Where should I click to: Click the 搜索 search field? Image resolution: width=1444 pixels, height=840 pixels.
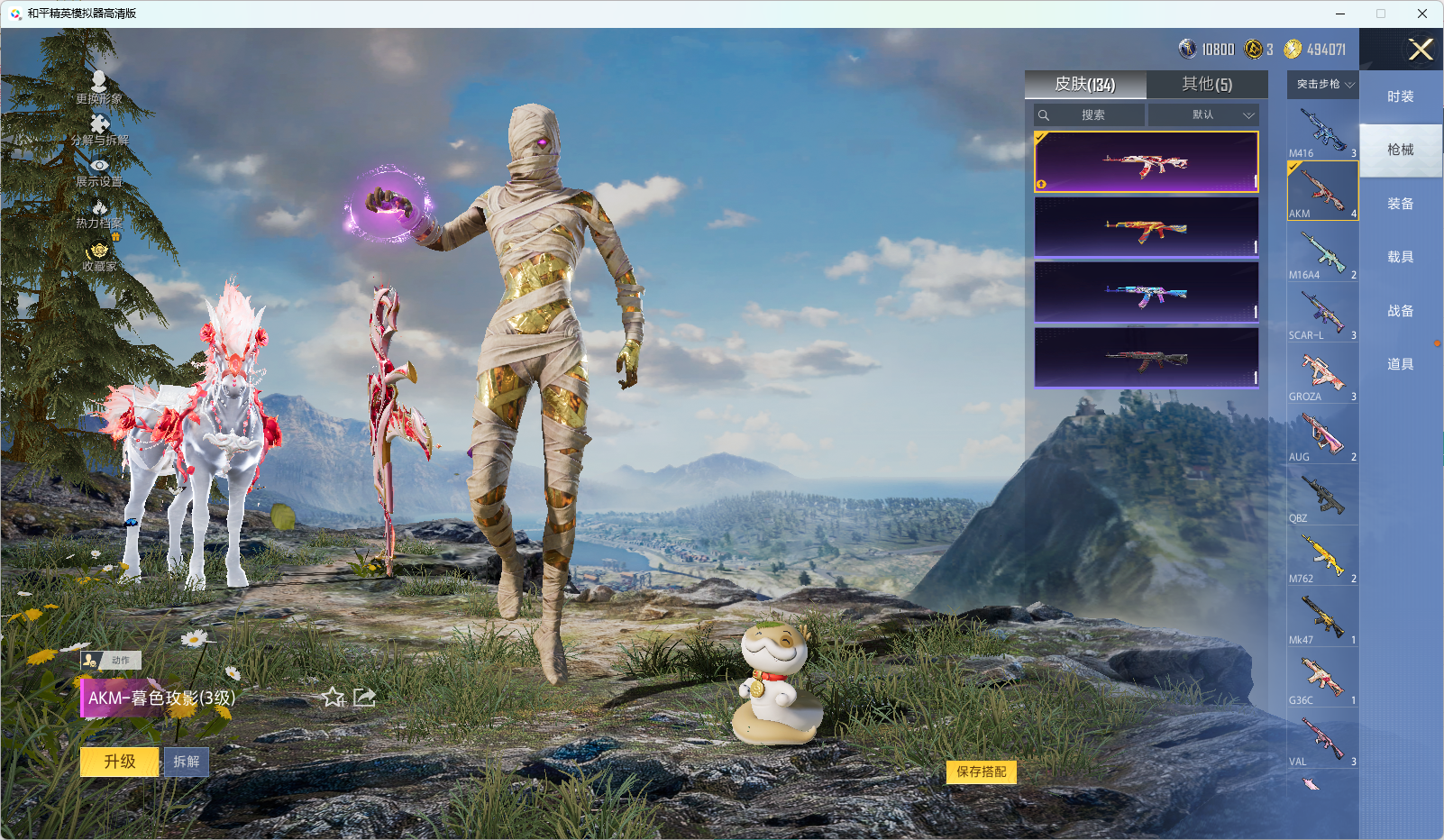(x=1092, y=115)
